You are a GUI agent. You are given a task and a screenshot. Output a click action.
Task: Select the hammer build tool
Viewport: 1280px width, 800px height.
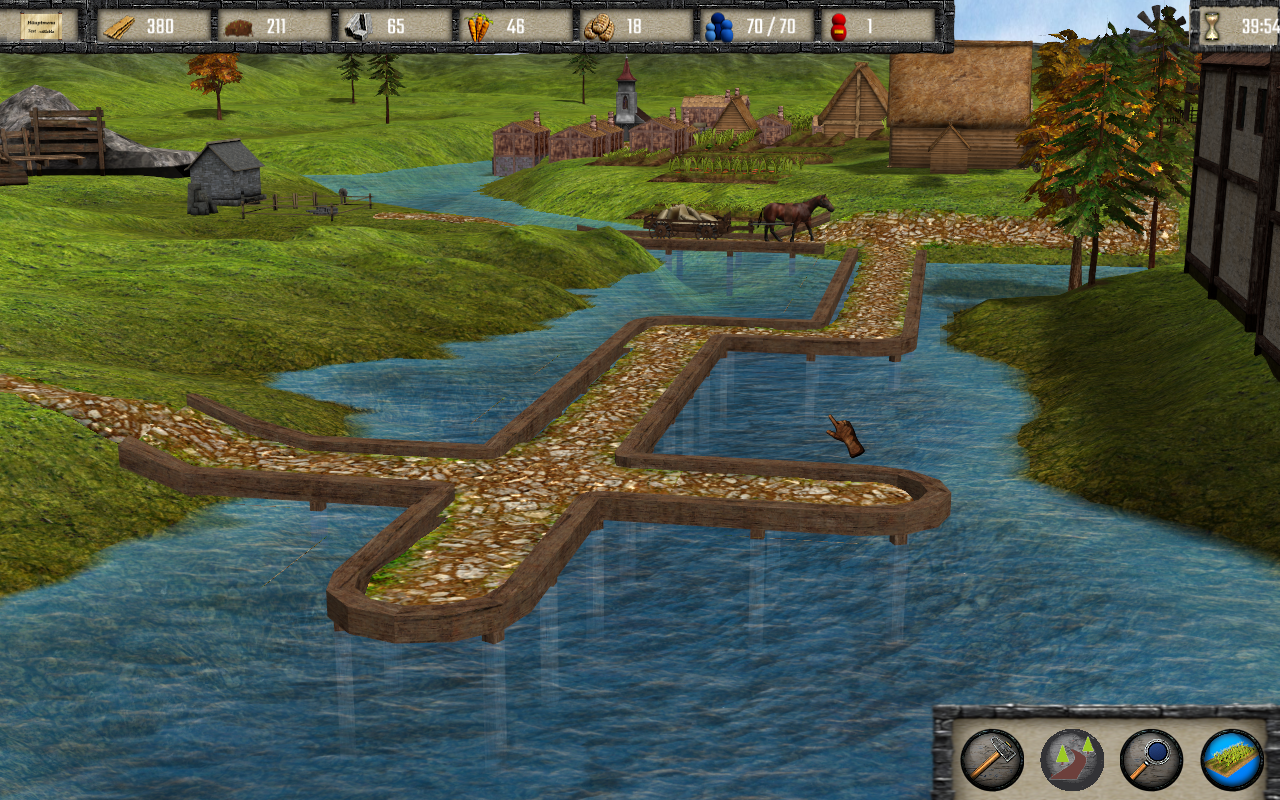point(991,760)
